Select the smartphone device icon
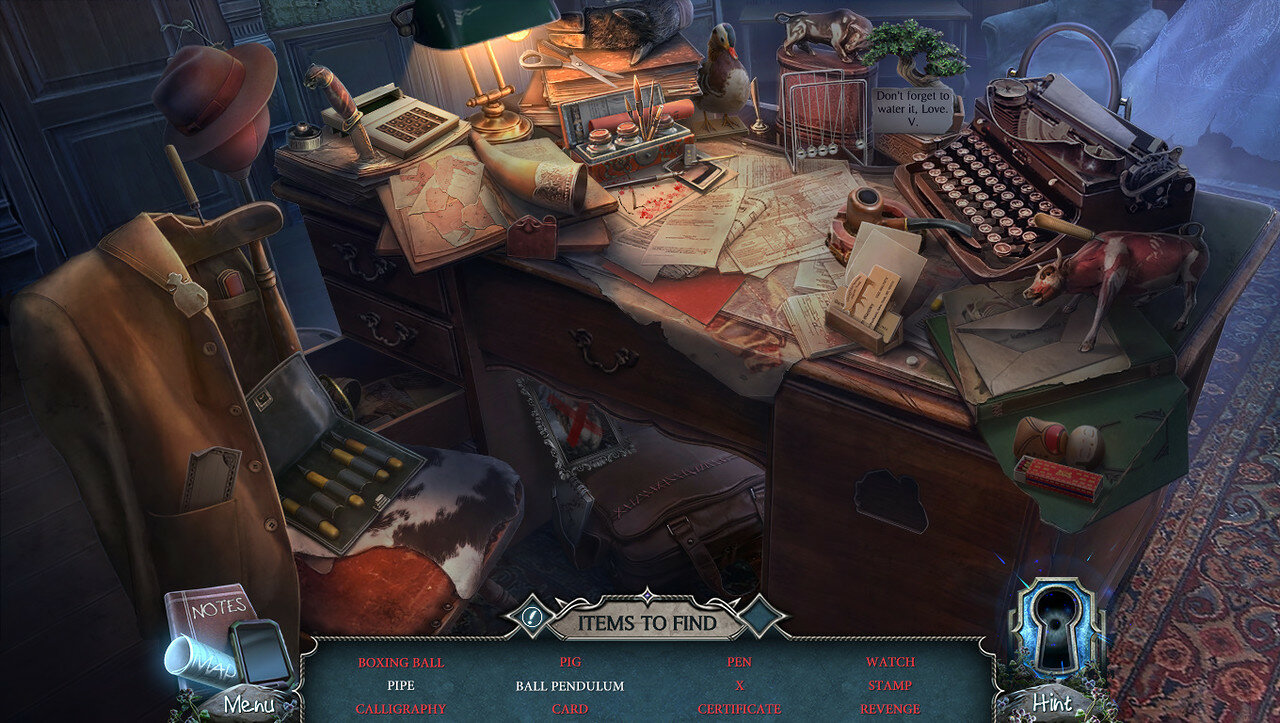1280x723 pixels. coord(260,651)
